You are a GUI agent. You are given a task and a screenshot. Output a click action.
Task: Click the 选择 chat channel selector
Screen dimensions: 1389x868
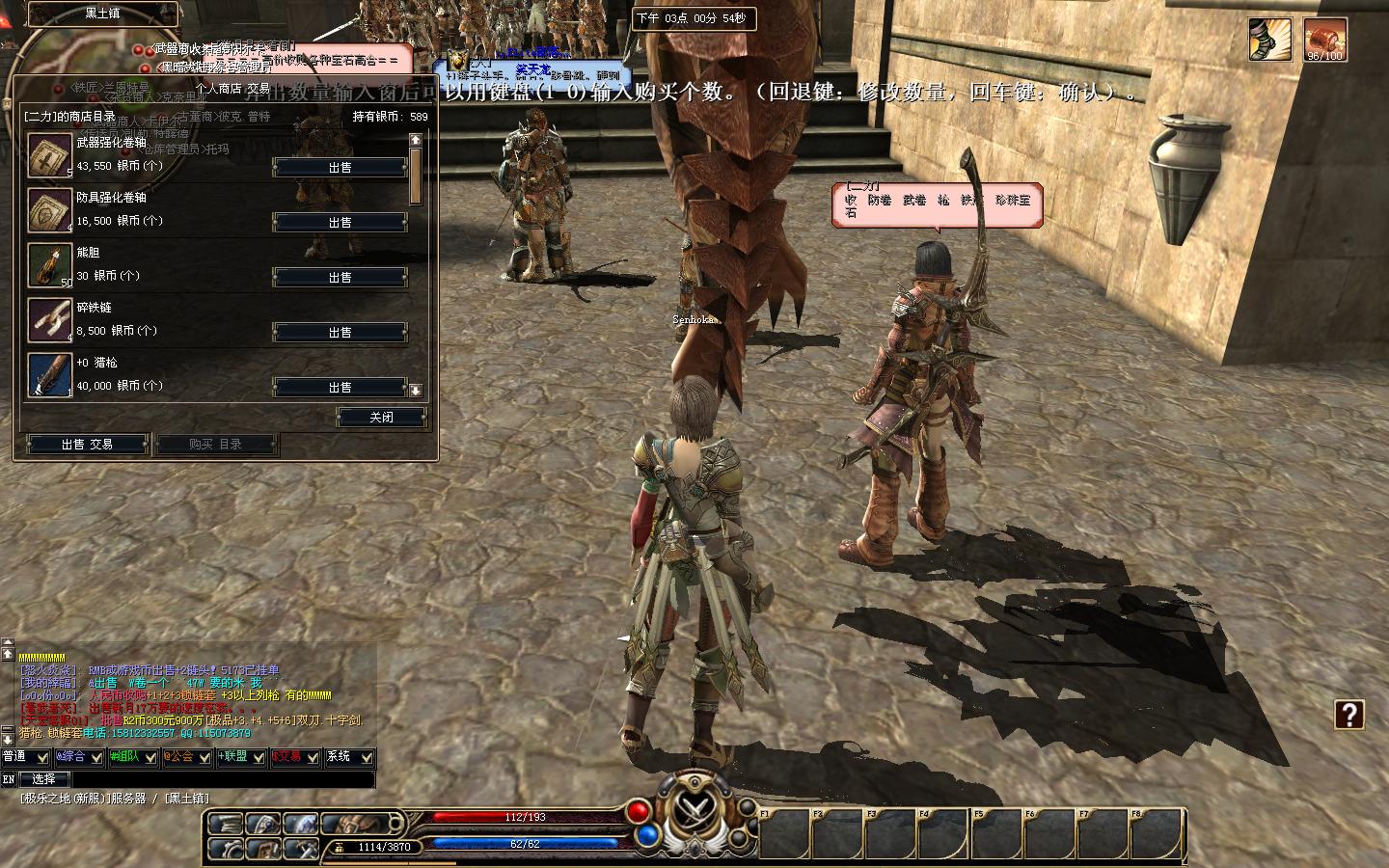point(43,778)
